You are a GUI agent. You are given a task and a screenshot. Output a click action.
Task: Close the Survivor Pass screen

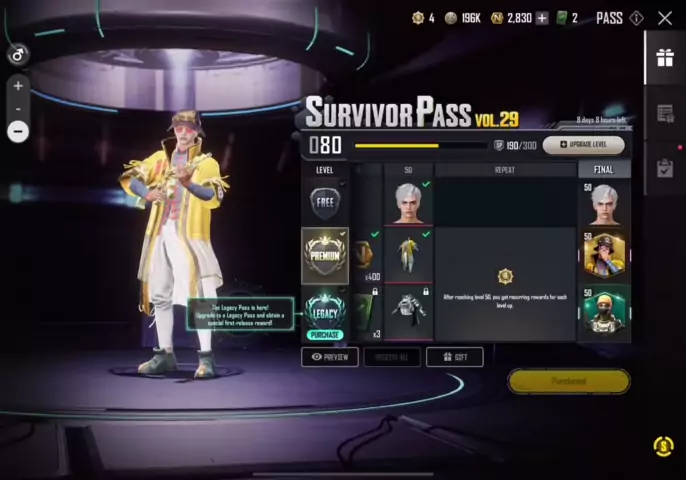tap(665, 18)
